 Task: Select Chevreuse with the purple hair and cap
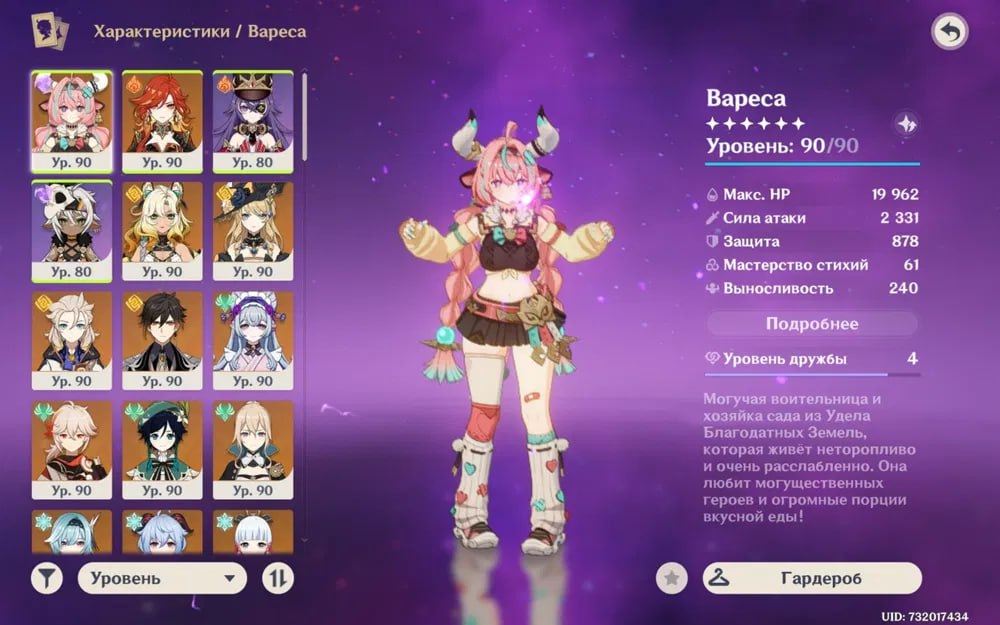point(253,118)
